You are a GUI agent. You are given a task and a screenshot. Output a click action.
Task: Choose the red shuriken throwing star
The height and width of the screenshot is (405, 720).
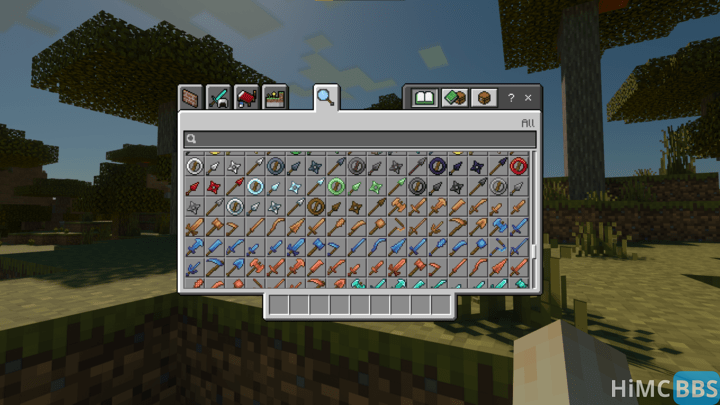coord(214,186)
